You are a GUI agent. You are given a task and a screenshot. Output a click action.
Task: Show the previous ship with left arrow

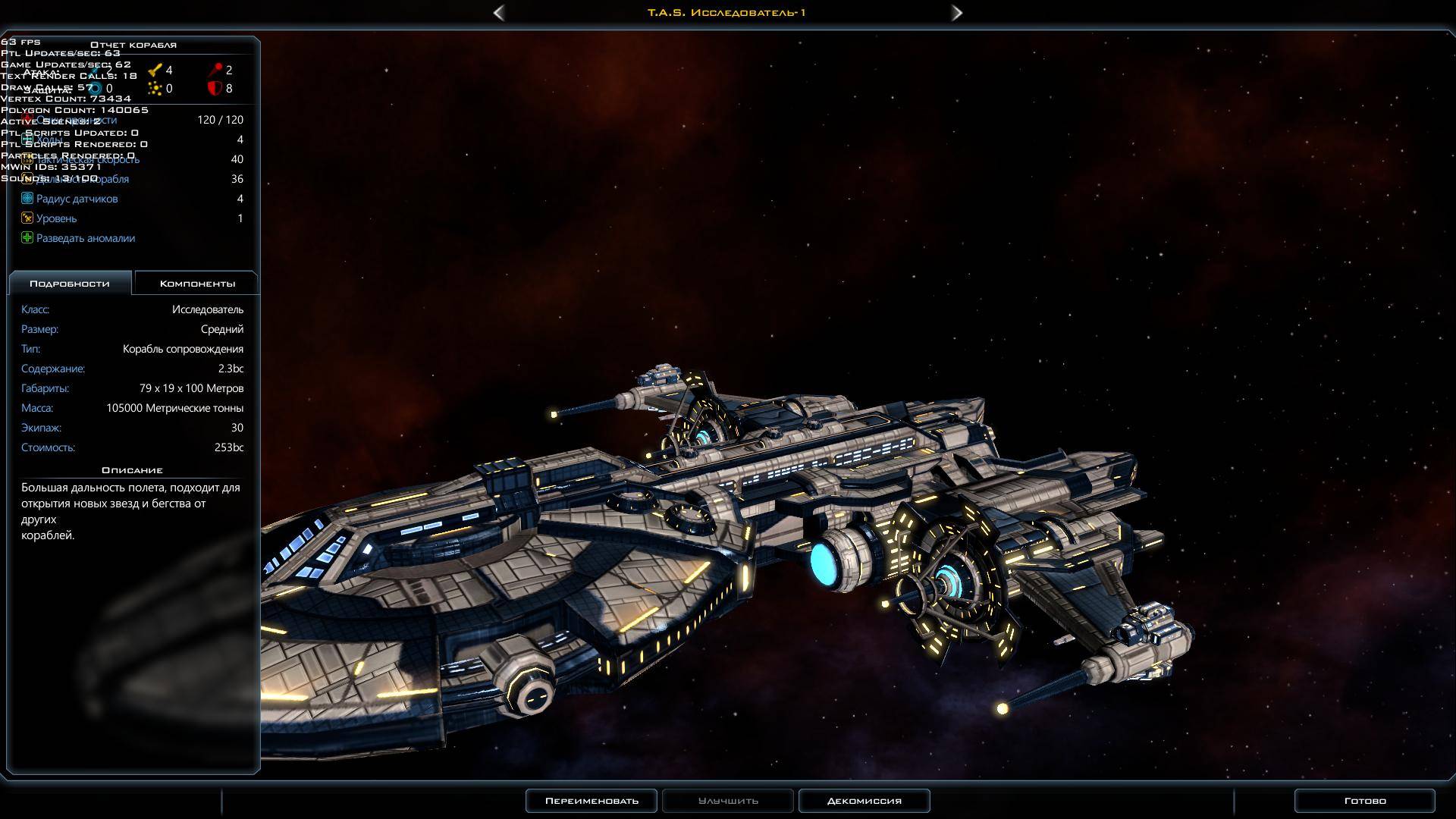[x=499, y=13]
